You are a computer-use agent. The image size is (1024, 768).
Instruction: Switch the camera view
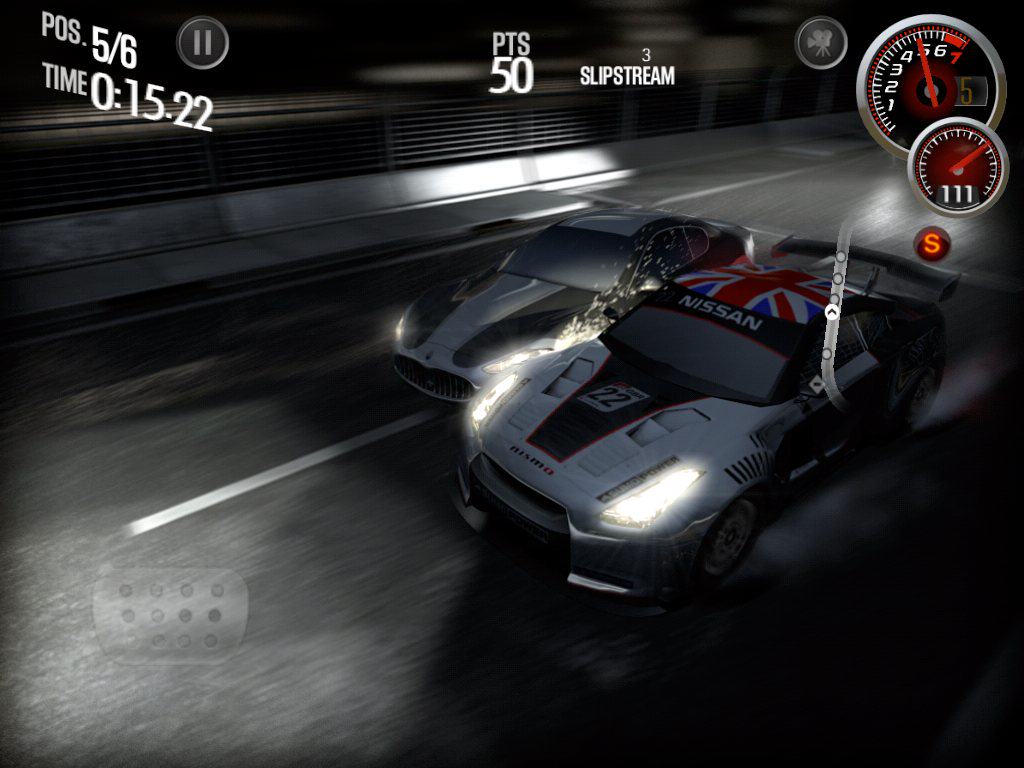coord(821,43)
